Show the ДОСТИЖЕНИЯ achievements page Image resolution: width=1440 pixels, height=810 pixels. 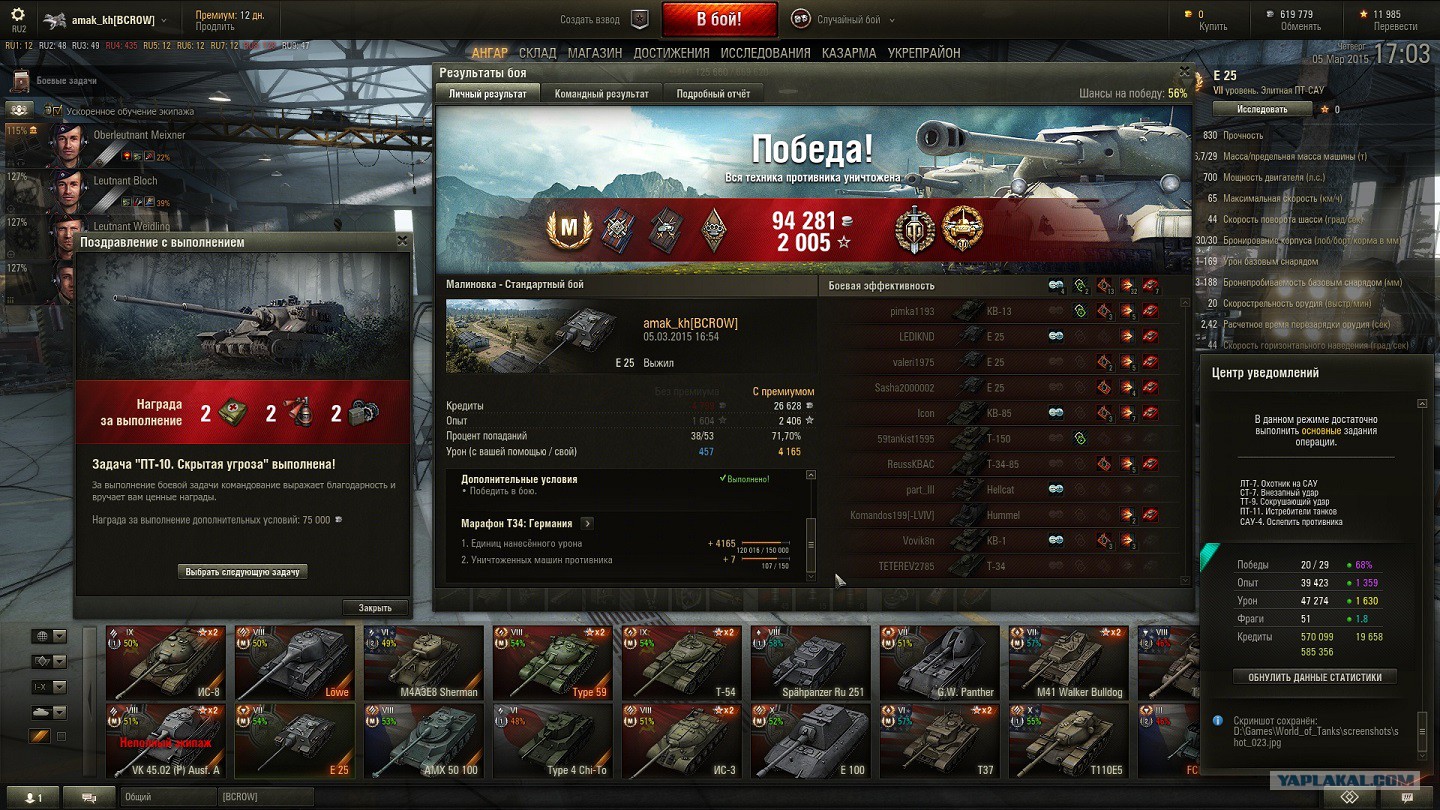[x=671, y=53]
